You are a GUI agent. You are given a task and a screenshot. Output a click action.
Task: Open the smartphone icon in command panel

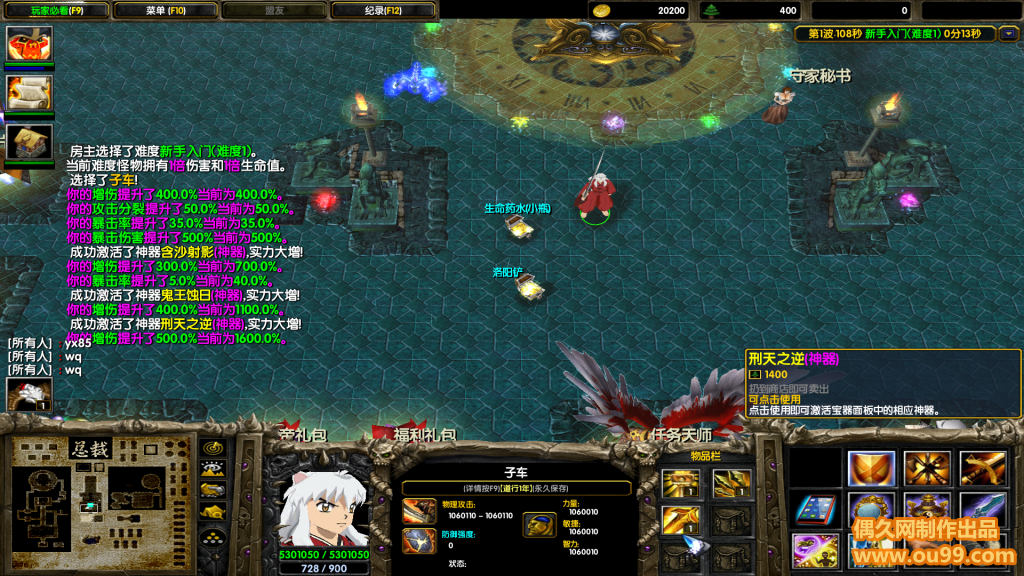tap(815, 509)
